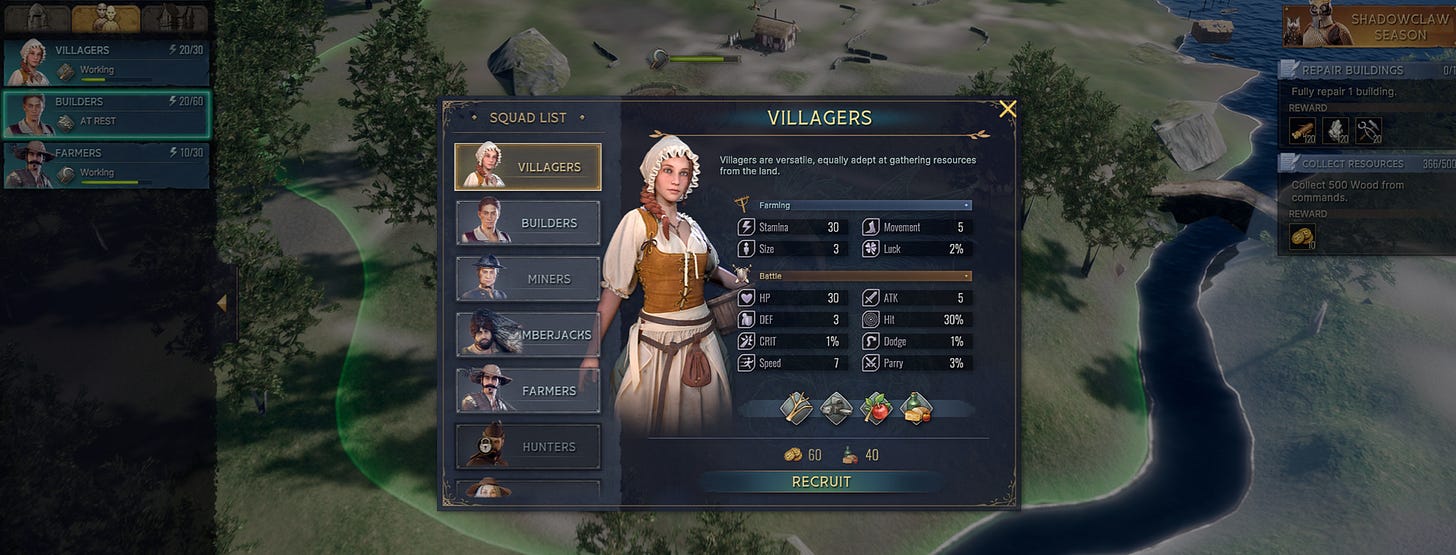Choose Builders from the squad list
The height and width of the screenshot is (555, 1456).
pyautogui.click(x=528, y=223)
